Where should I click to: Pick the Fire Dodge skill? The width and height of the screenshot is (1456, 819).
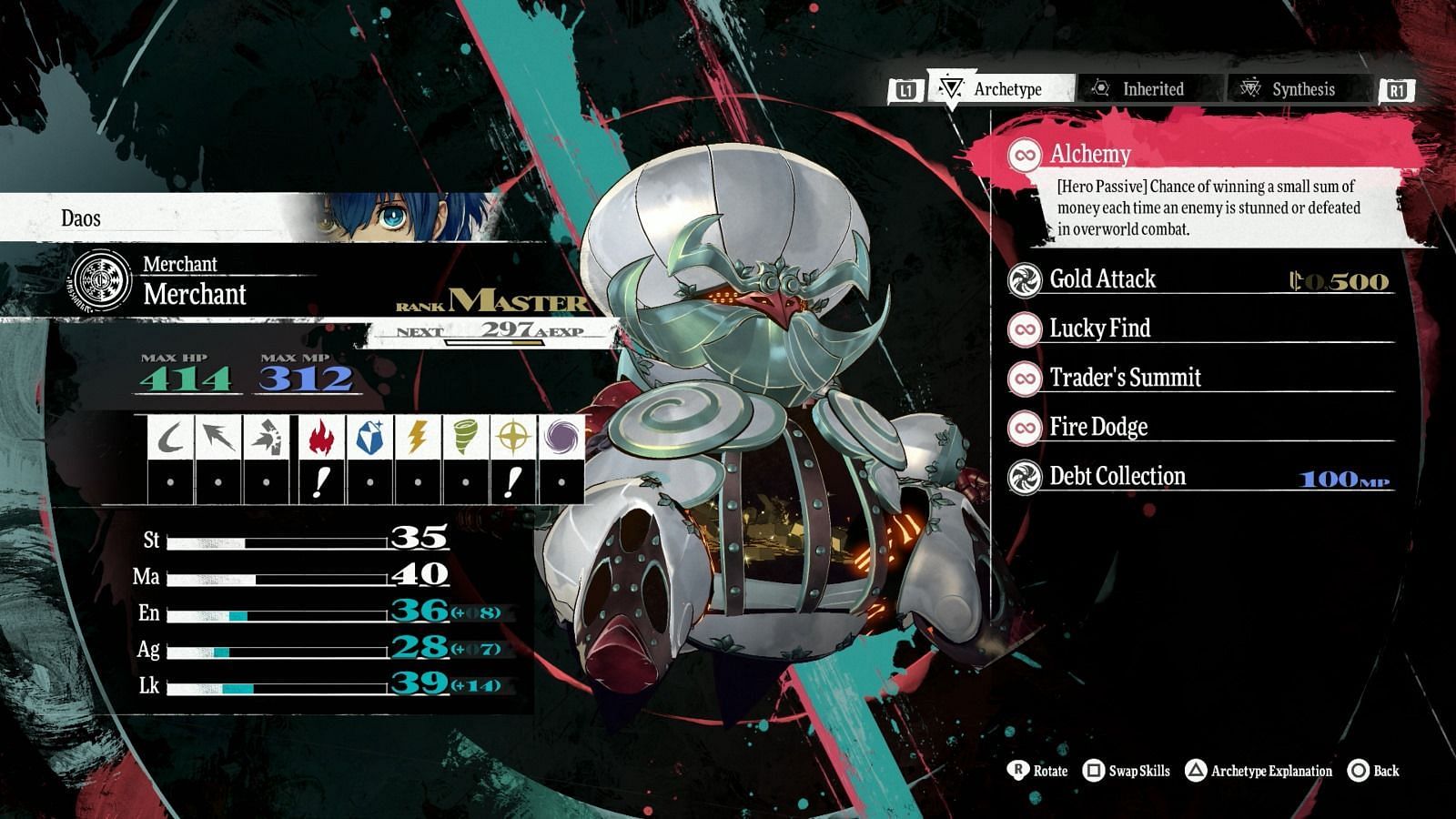point(1098,427)
